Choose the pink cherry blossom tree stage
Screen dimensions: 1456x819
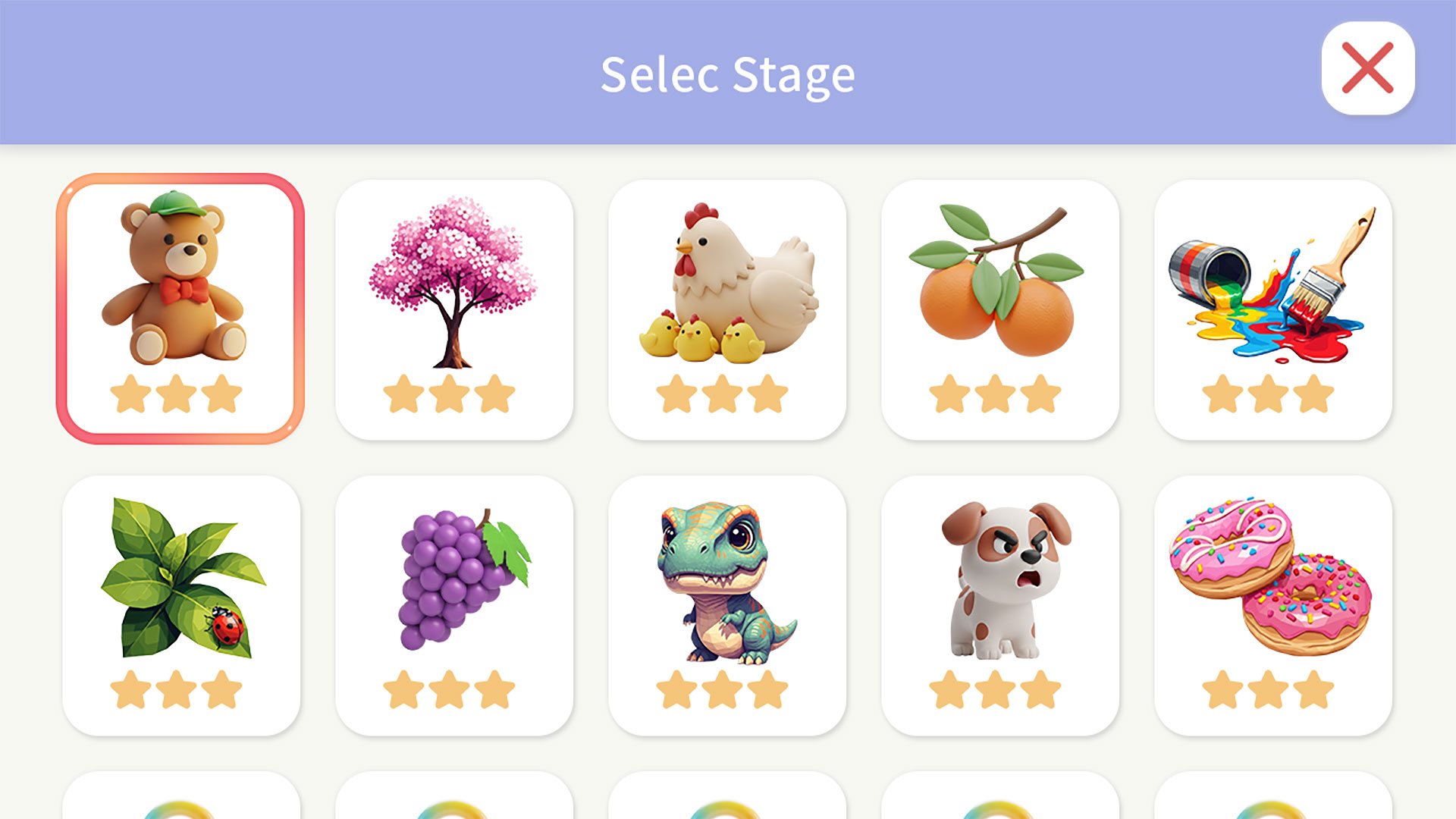pos(453,308)
